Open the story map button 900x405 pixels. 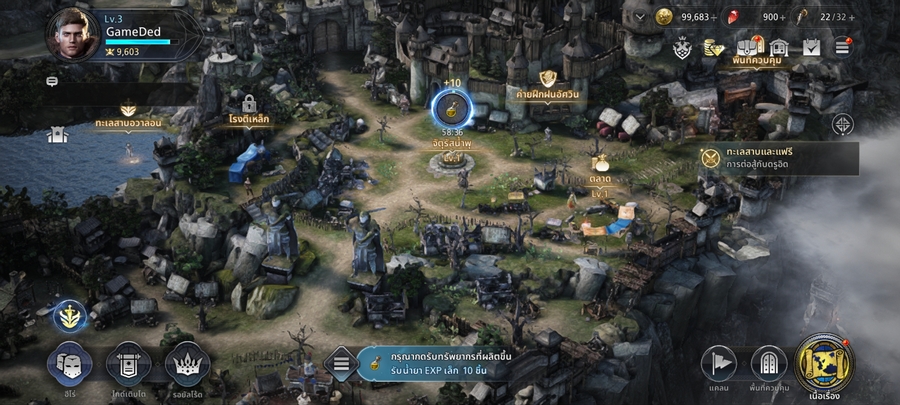[x=824, y=364]
